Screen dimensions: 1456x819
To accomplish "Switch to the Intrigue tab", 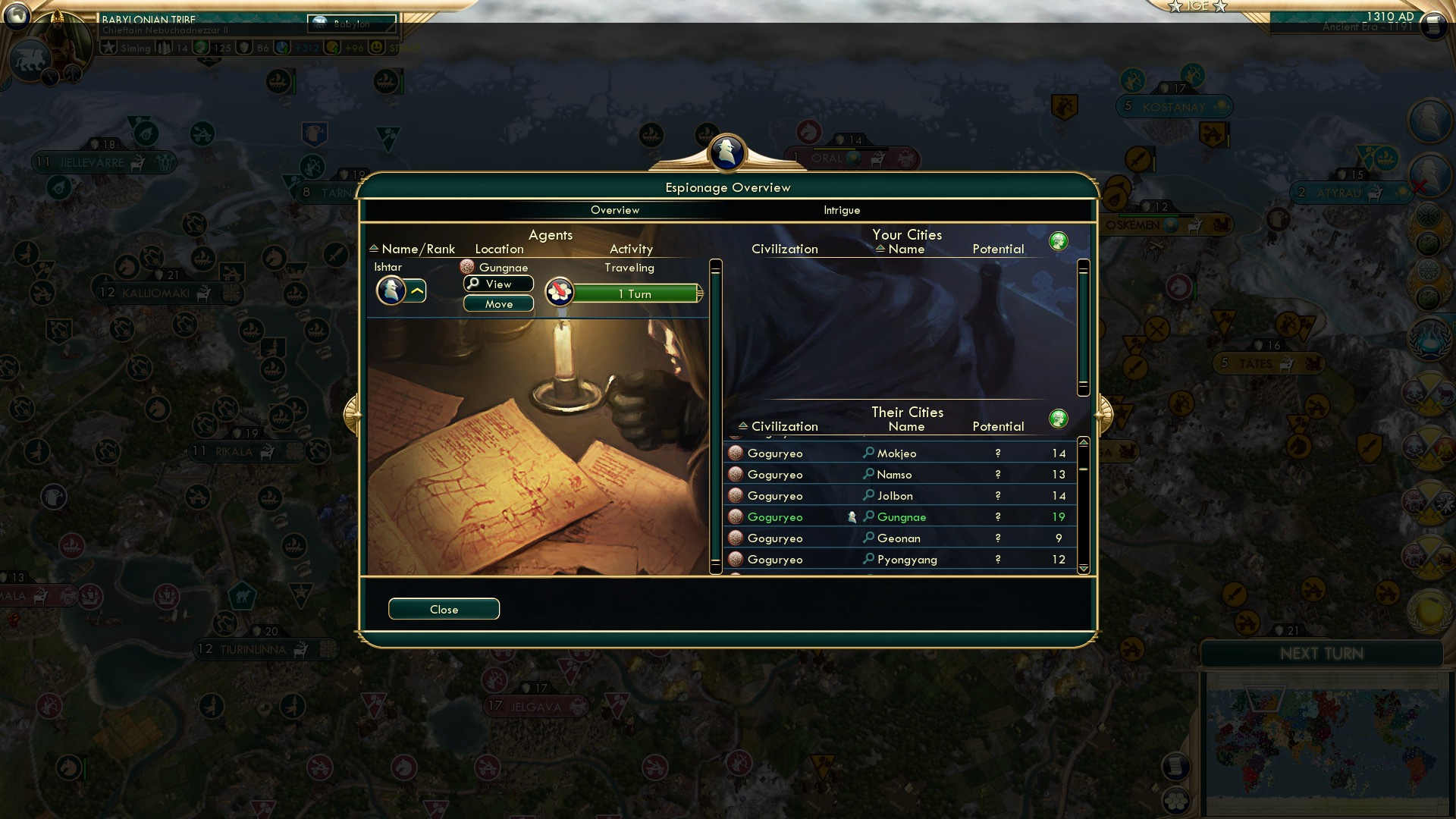I will pos(841,210).
